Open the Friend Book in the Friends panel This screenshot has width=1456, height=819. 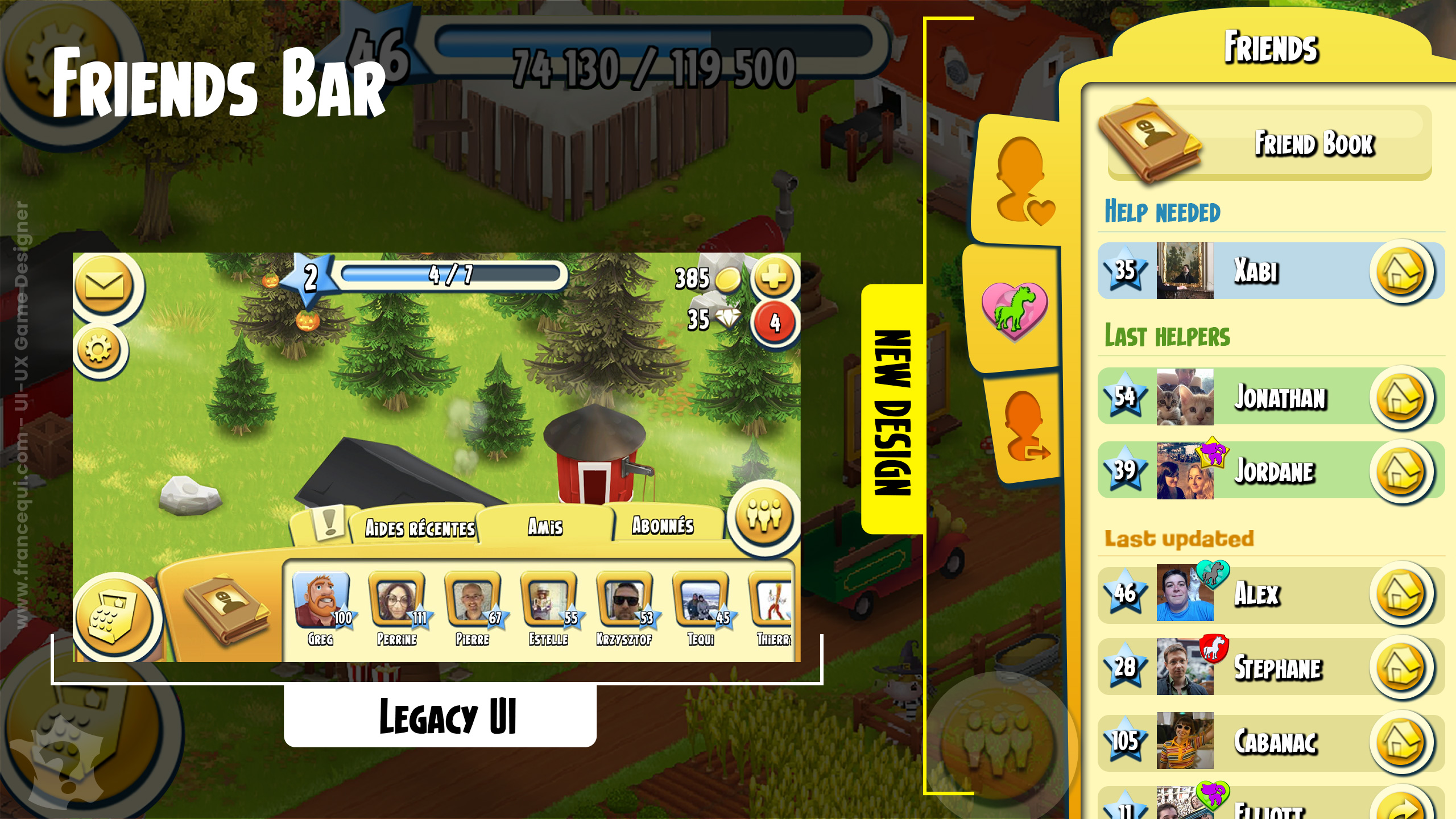click(1268, 142)
